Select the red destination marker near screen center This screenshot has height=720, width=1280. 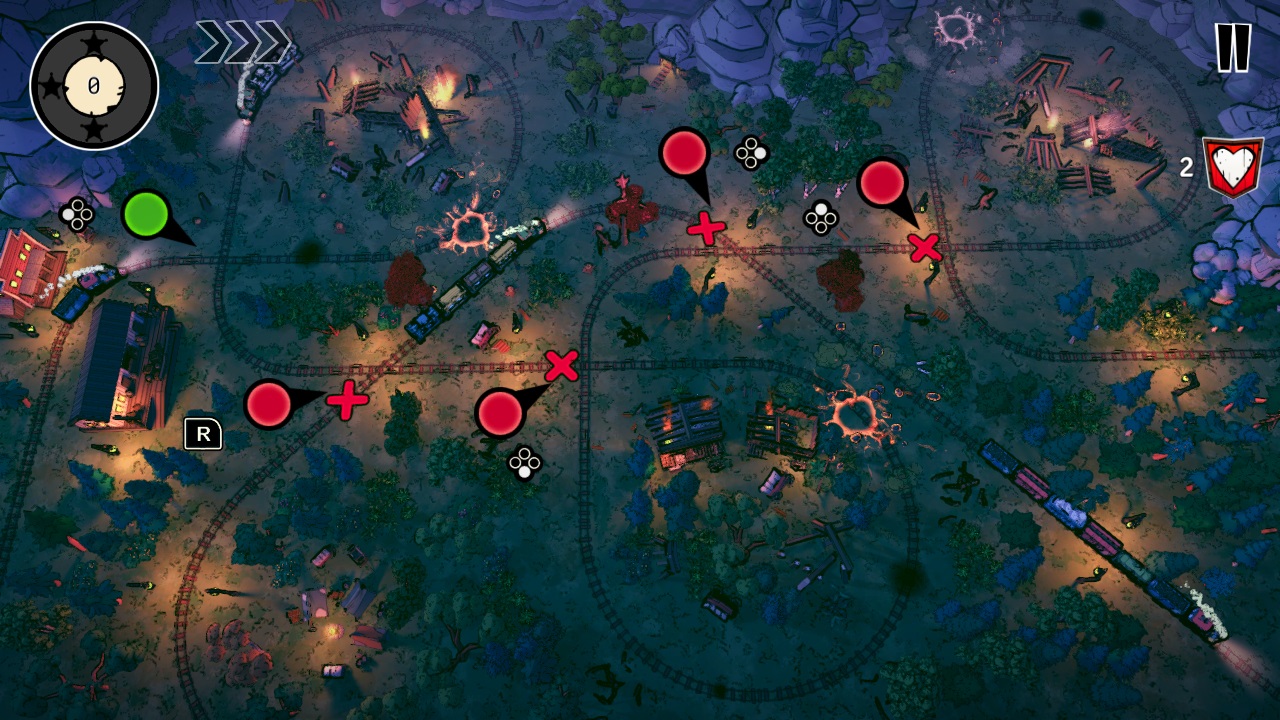pyautogui.click(x=500, y=413)
